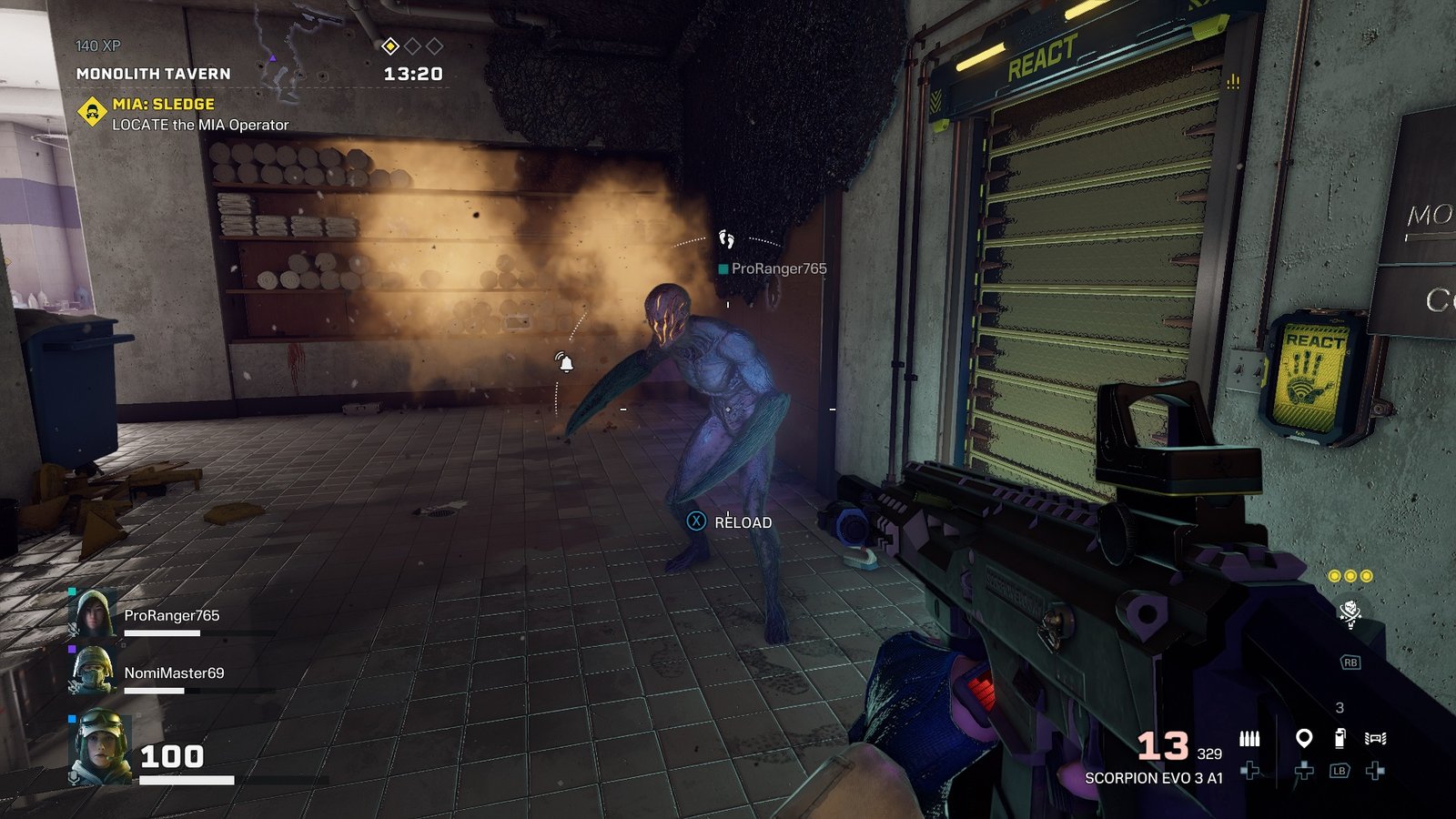Select the ammo bullets icon
This screenshot has width=1456, height=819.
pyautogui.click(x=1249, y=739)
